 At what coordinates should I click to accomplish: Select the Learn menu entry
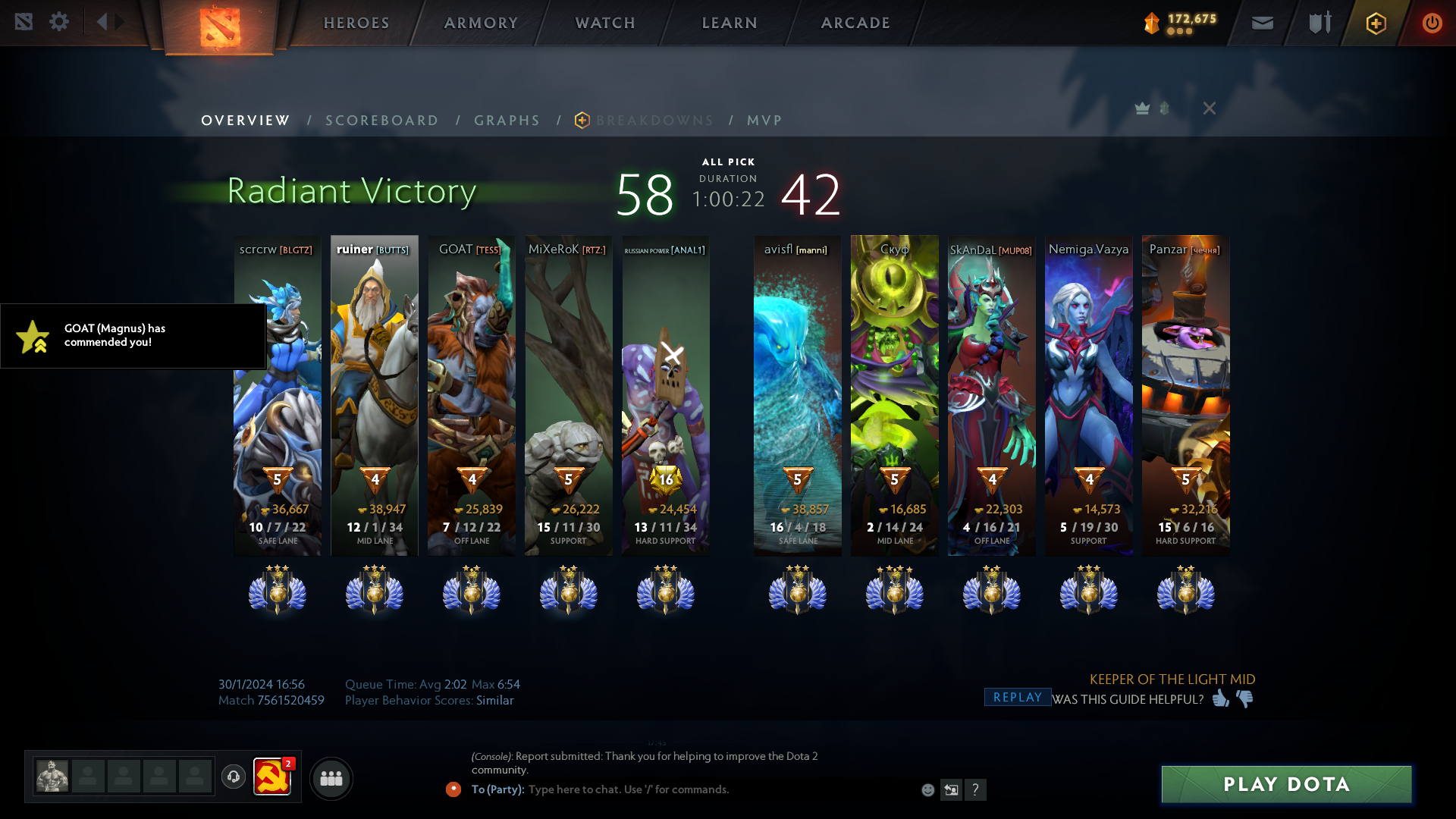pyautogui.click(x=730, y=23)
